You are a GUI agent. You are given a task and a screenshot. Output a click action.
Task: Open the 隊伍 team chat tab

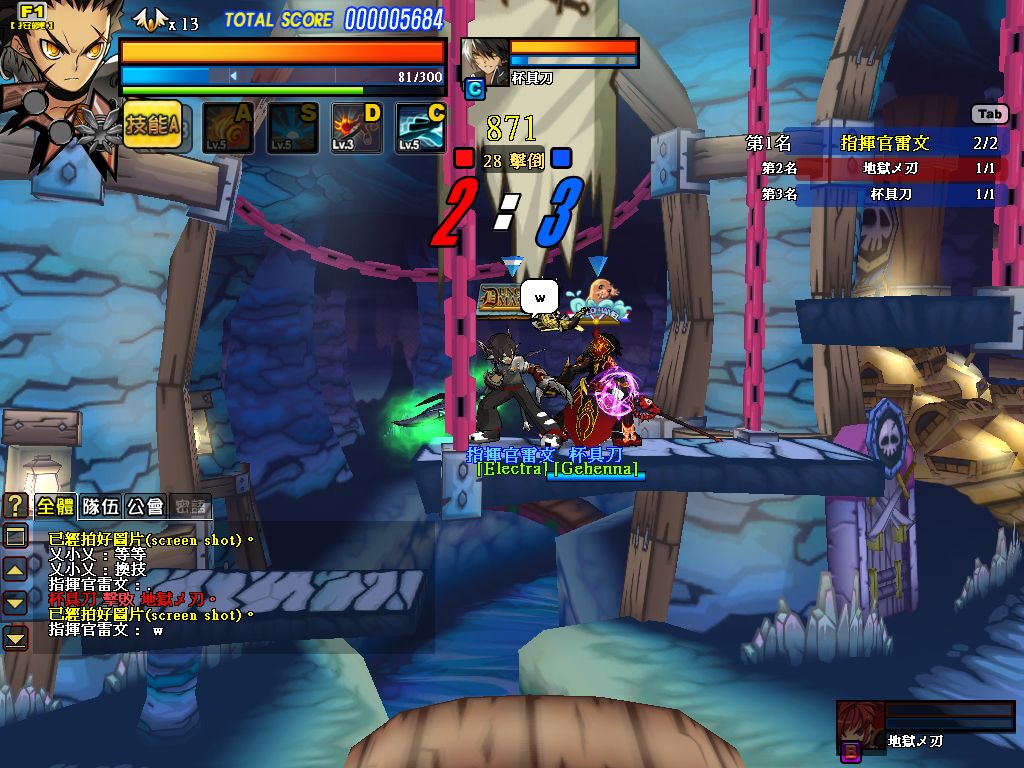click(100, 506)
